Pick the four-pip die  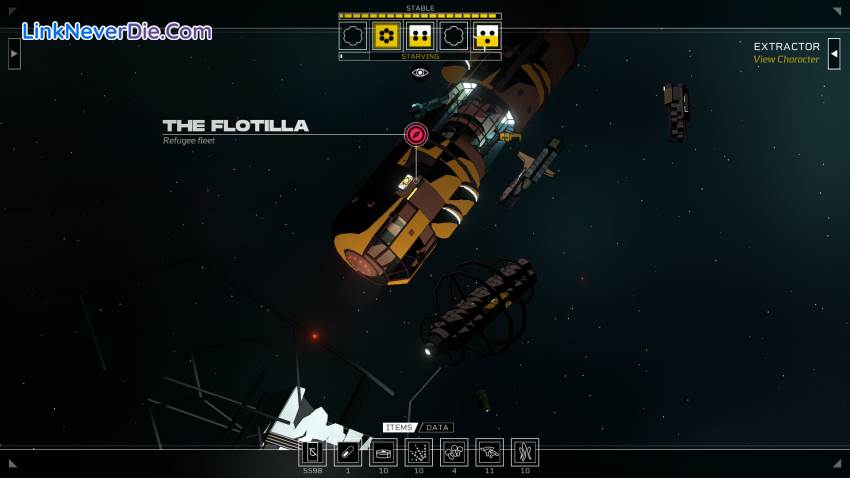pyautogui.click(x=420, y=37)
